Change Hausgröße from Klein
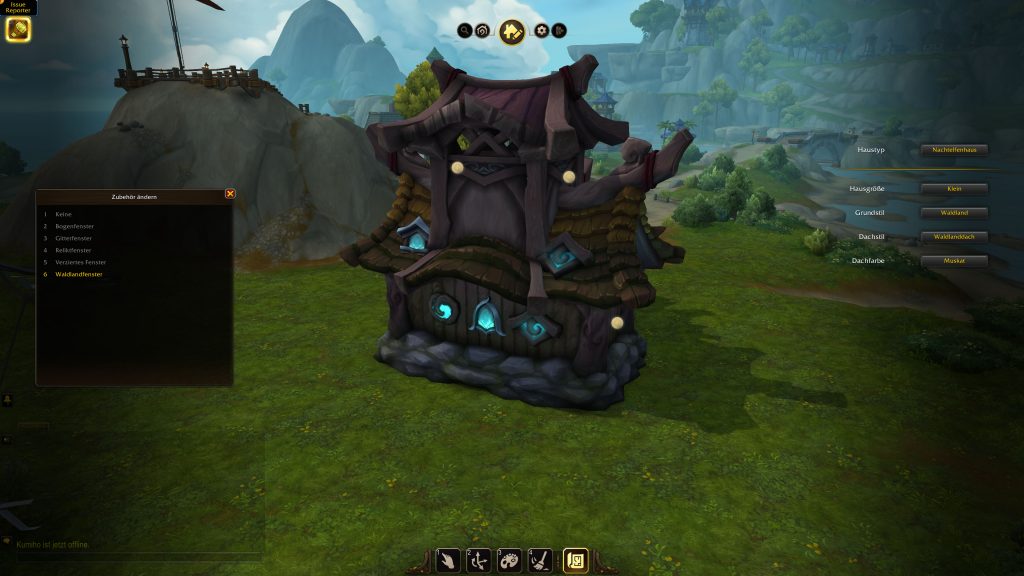 pos(954,189)
